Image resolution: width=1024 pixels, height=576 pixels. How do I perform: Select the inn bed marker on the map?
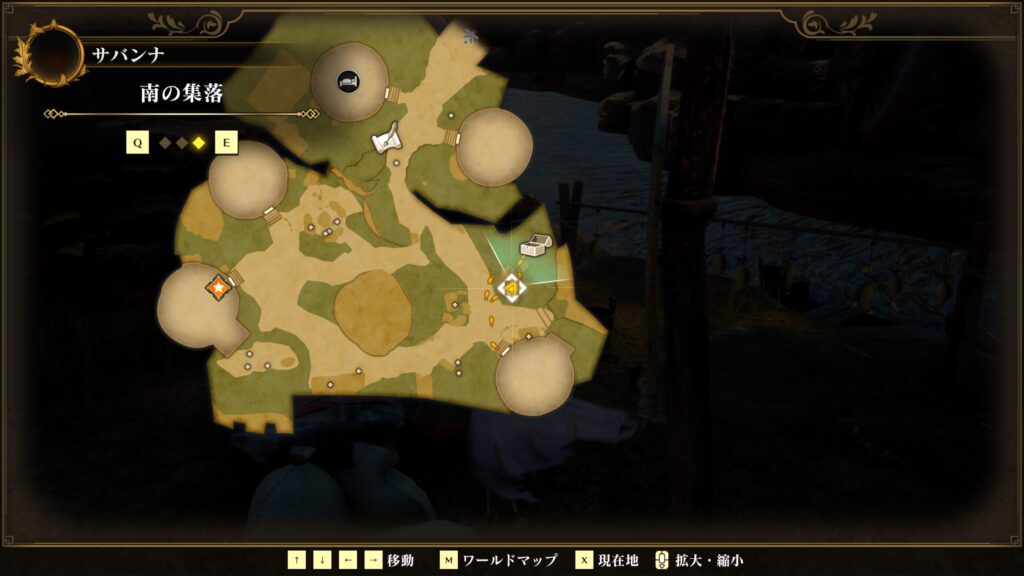[348, 79]
